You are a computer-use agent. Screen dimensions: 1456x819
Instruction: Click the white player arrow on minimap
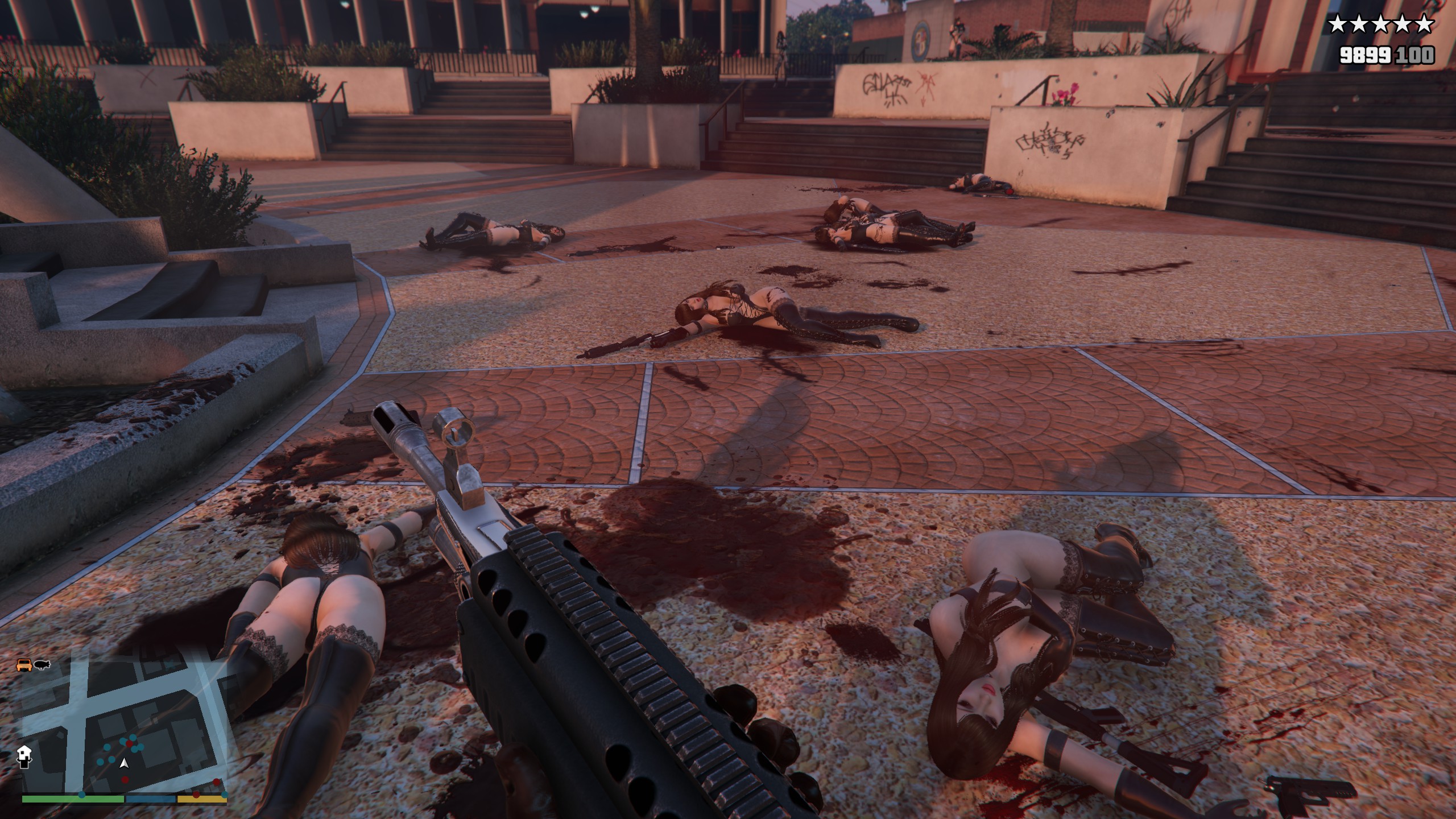[125, 764]
